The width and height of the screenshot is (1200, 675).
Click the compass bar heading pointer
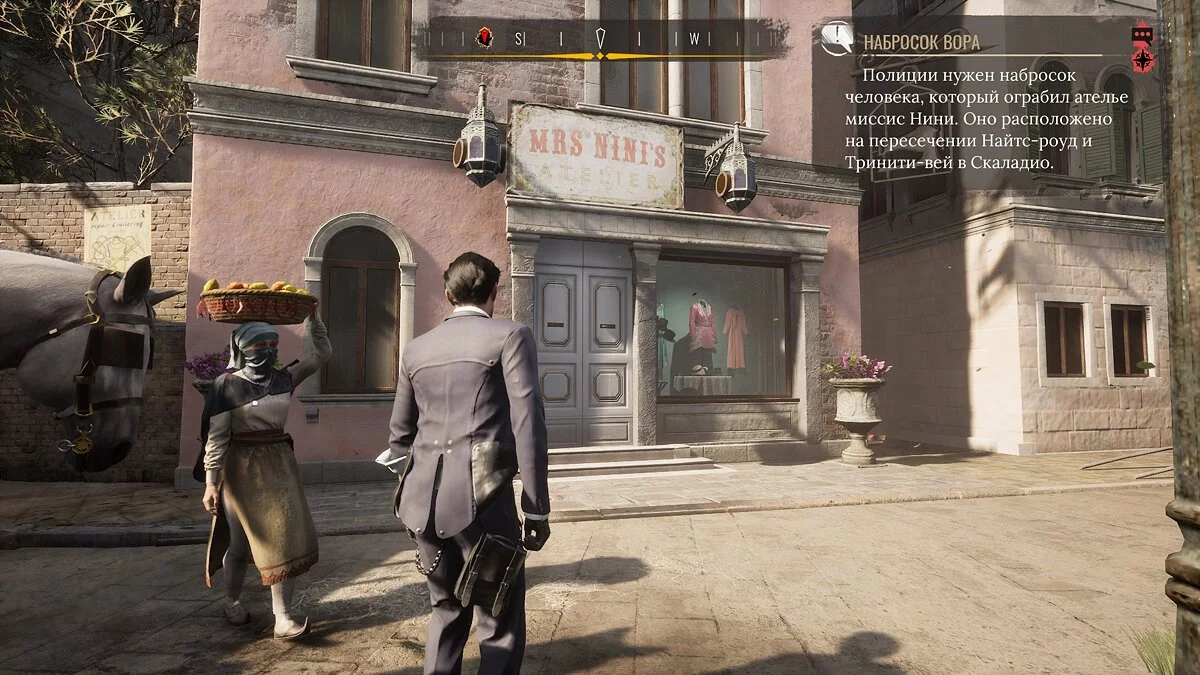pos(600,39)
